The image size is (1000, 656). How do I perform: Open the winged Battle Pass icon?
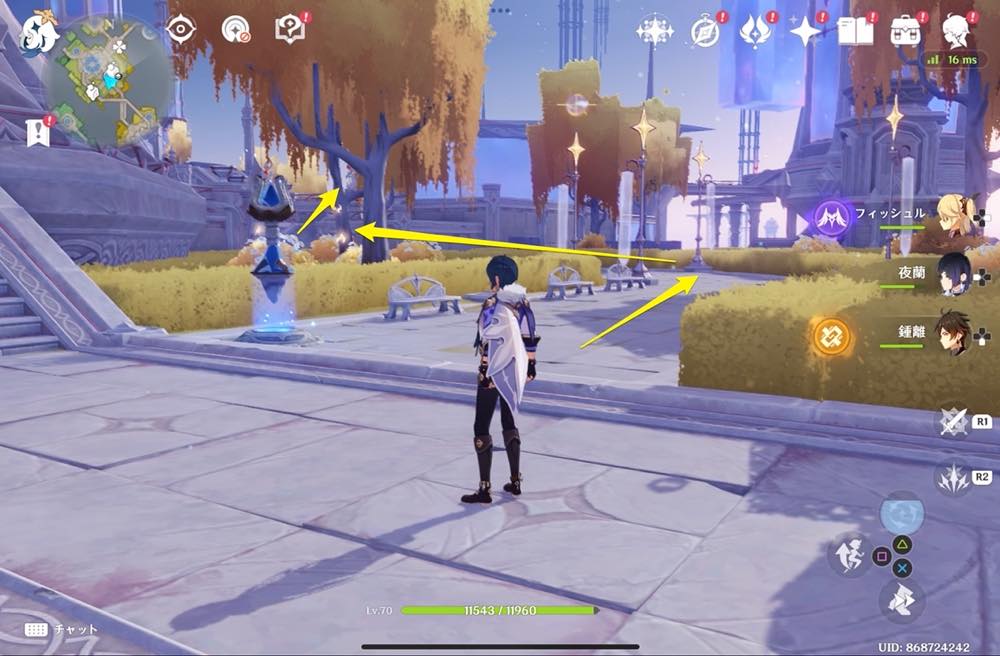(x=755, y=31)
